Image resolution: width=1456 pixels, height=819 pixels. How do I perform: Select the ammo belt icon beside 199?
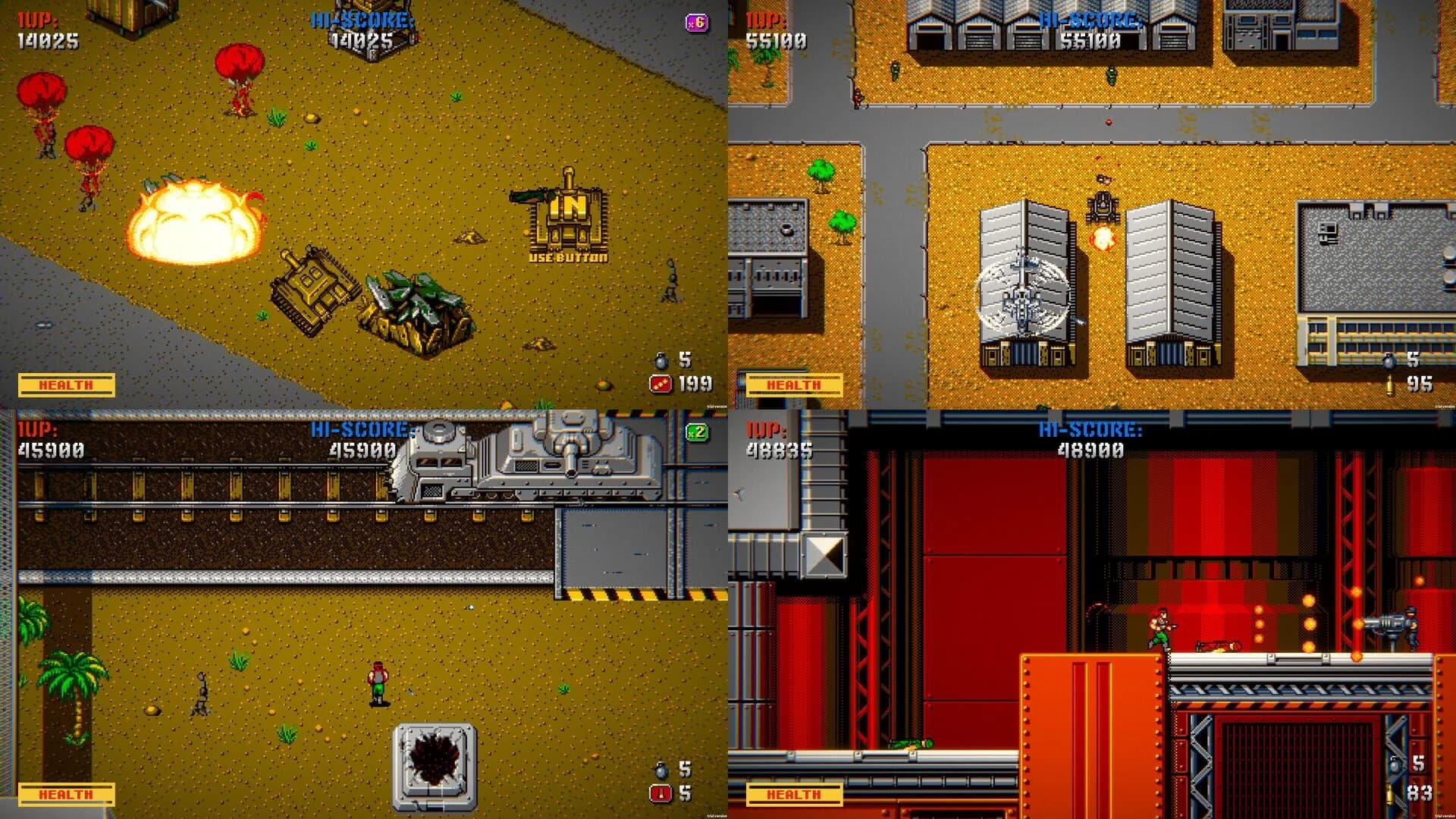(x=661, y=381)
